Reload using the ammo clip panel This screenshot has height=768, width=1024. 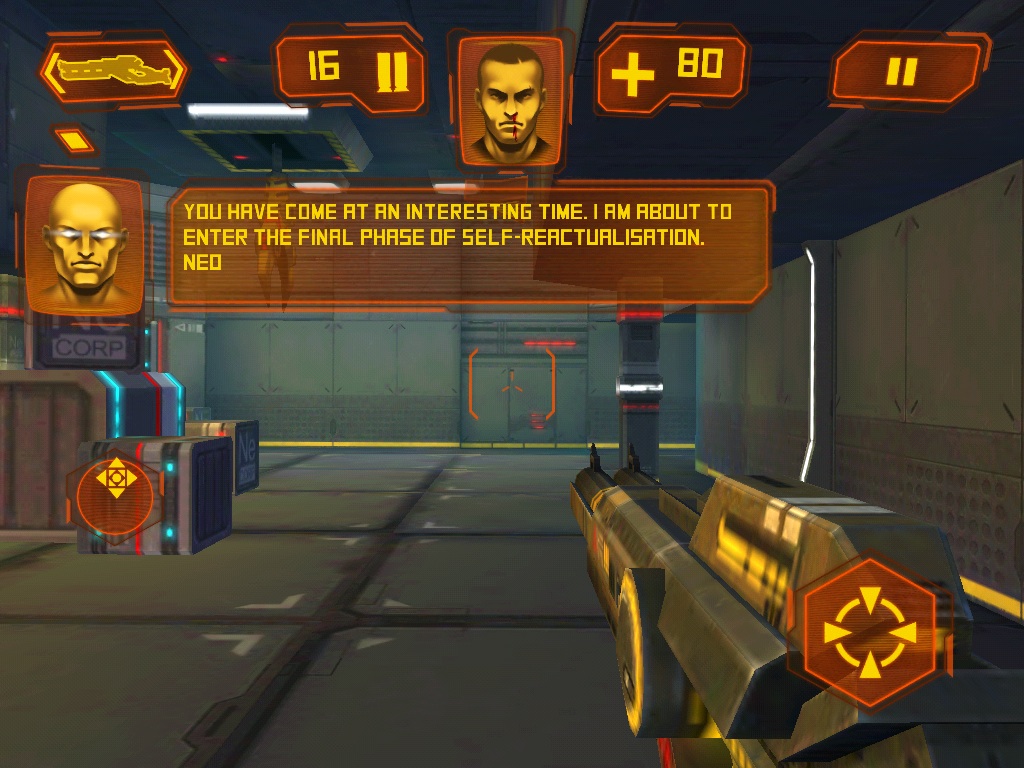(350, 70)
